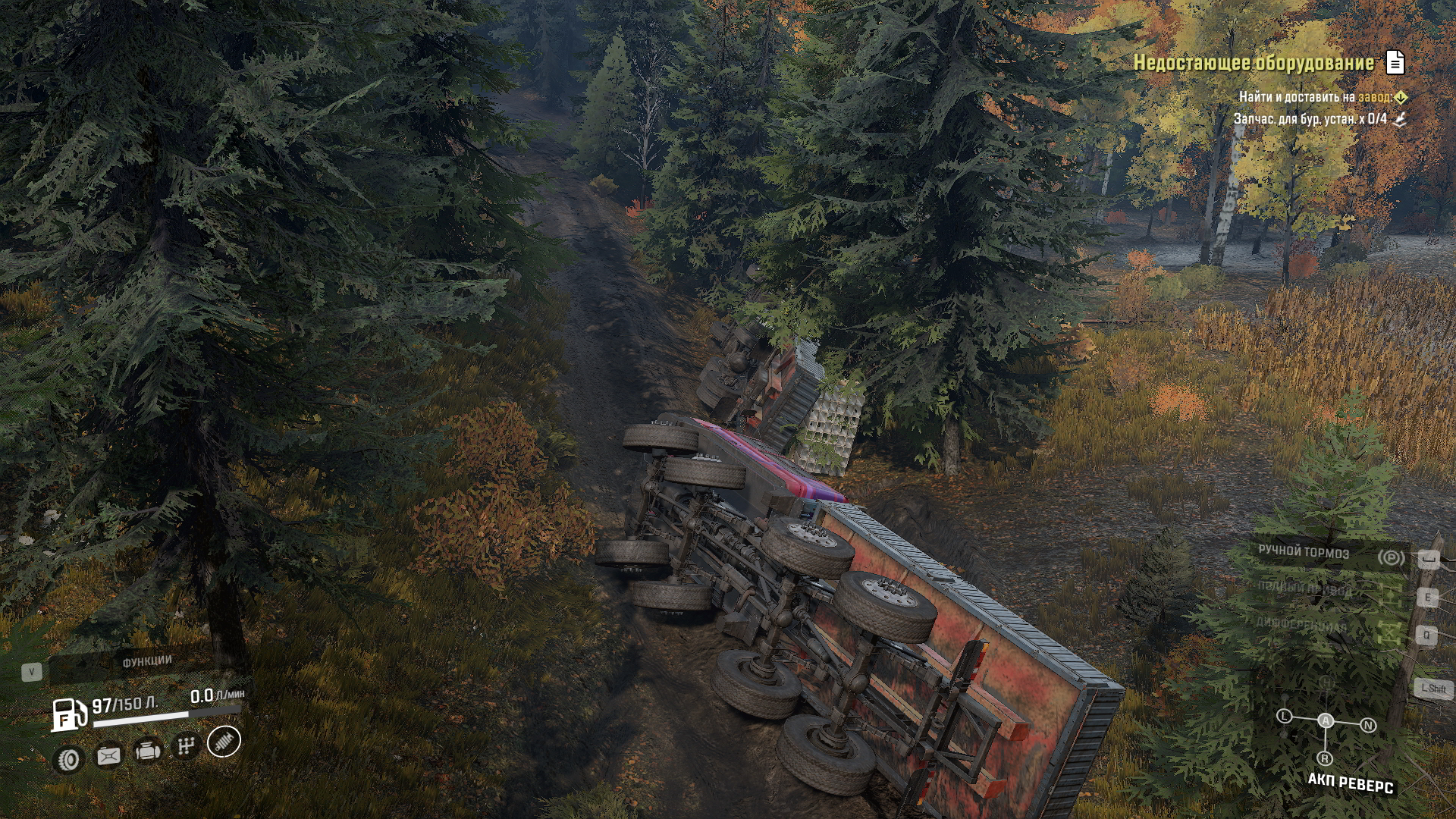Image resolution: width=1456 pixels, height=819 pixels.
Task: Select the yellow factory destination marker
Action: point(1401,97)
